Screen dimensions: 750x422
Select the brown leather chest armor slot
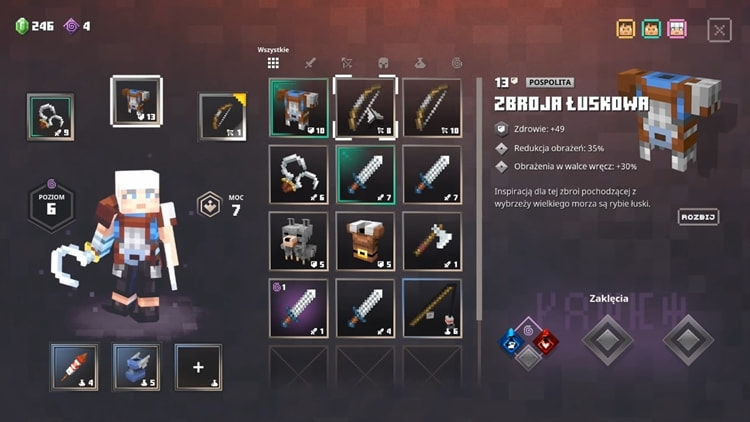tap(365, 241)
